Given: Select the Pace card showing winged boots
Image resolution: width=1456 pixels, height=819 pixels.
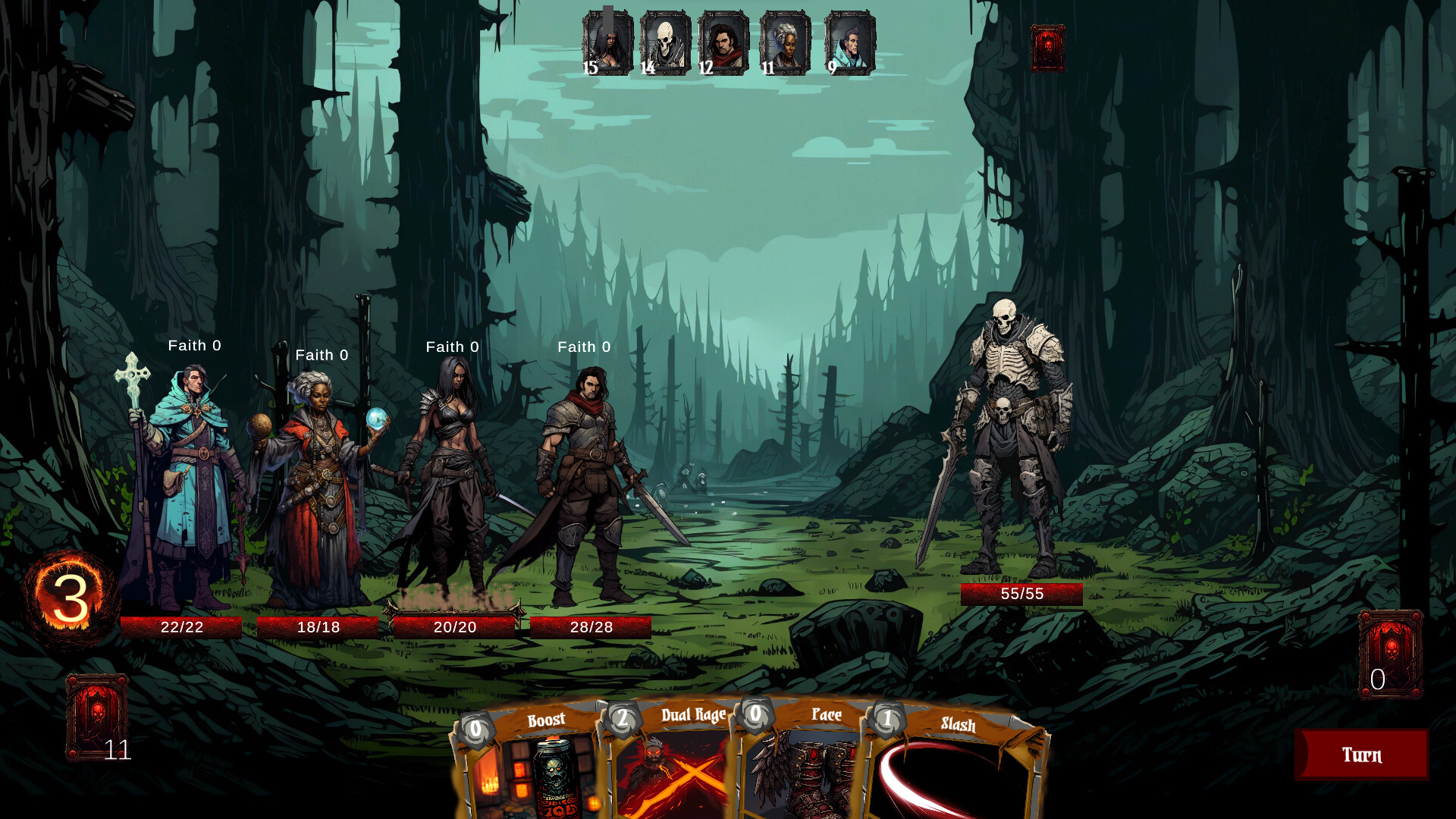Looking at the screenshot, I should (x=815, y=766).
